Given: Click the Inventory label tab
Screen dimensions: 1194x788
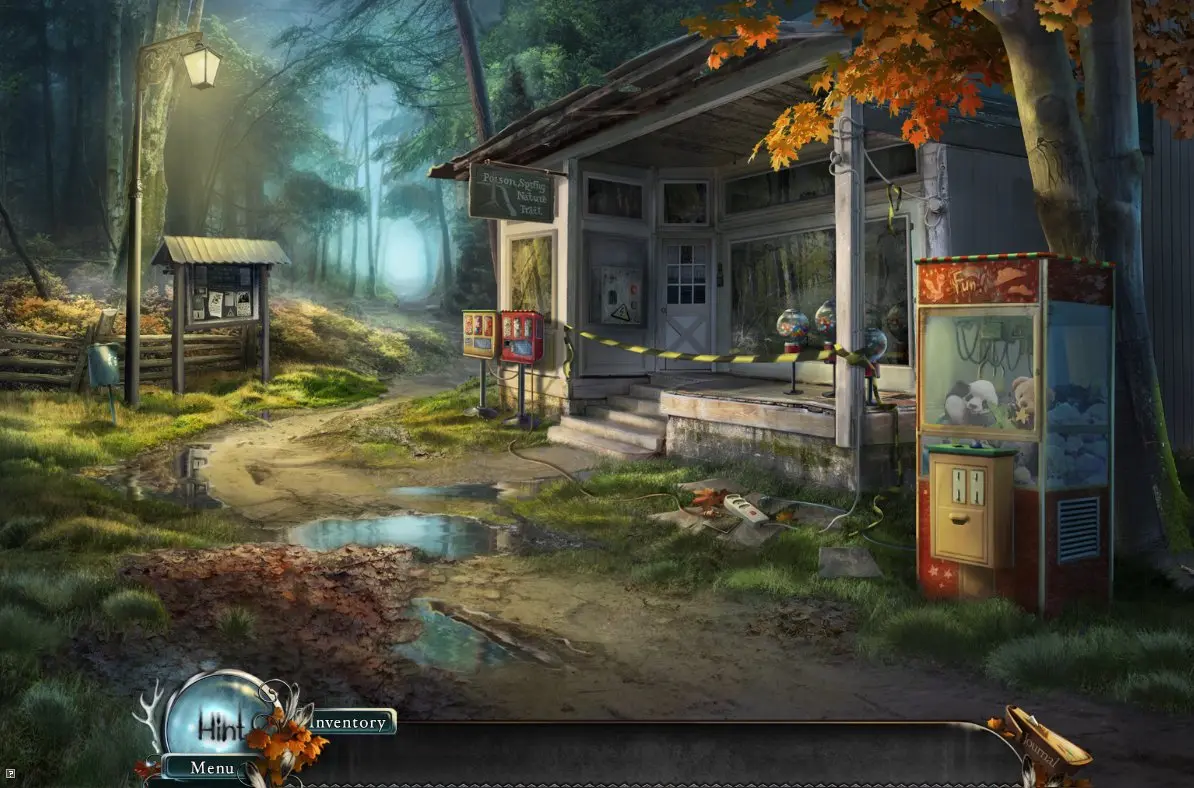Looking at the screenshot, I should tap(351, 722).
